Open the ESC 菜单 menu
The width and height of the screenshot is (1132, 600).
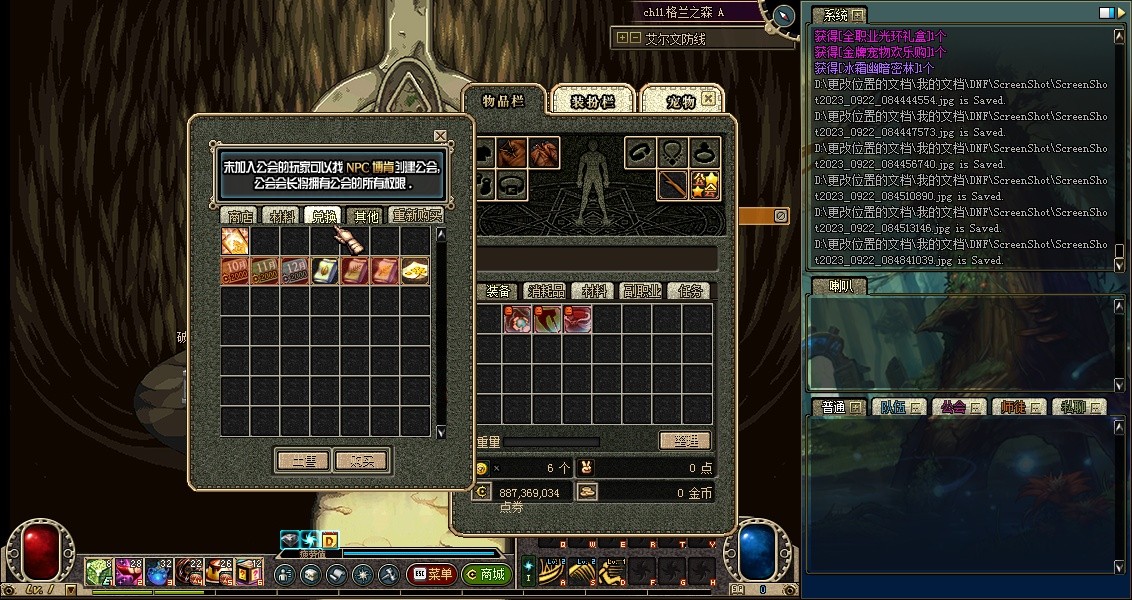tap(432, 575)
